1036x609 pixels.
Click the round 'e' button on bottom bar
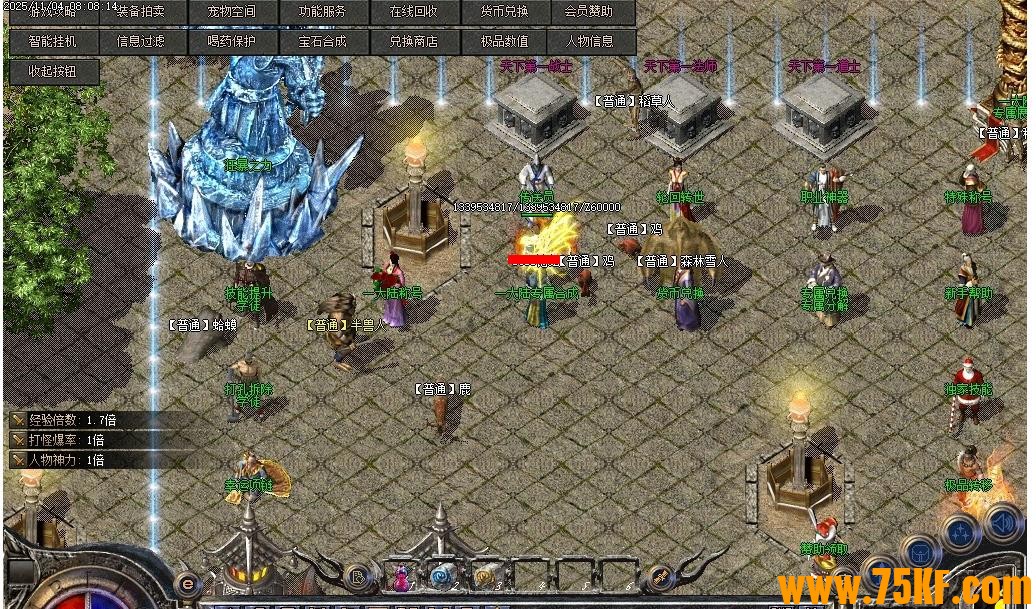pyautogui.click(x=186, y=583)
